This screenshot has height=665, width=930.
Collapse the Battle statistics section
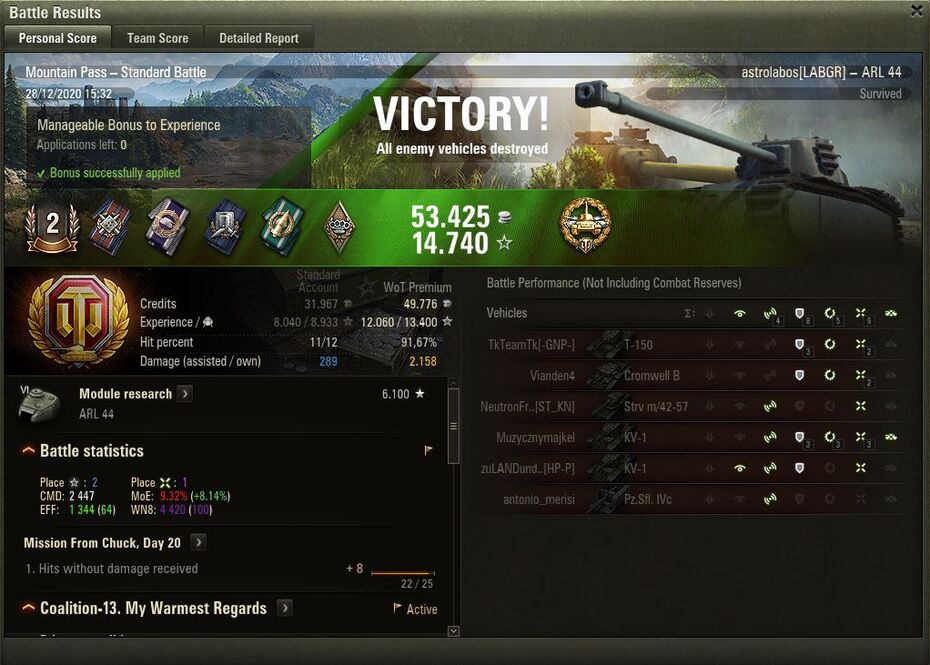[x=29, y=451]
